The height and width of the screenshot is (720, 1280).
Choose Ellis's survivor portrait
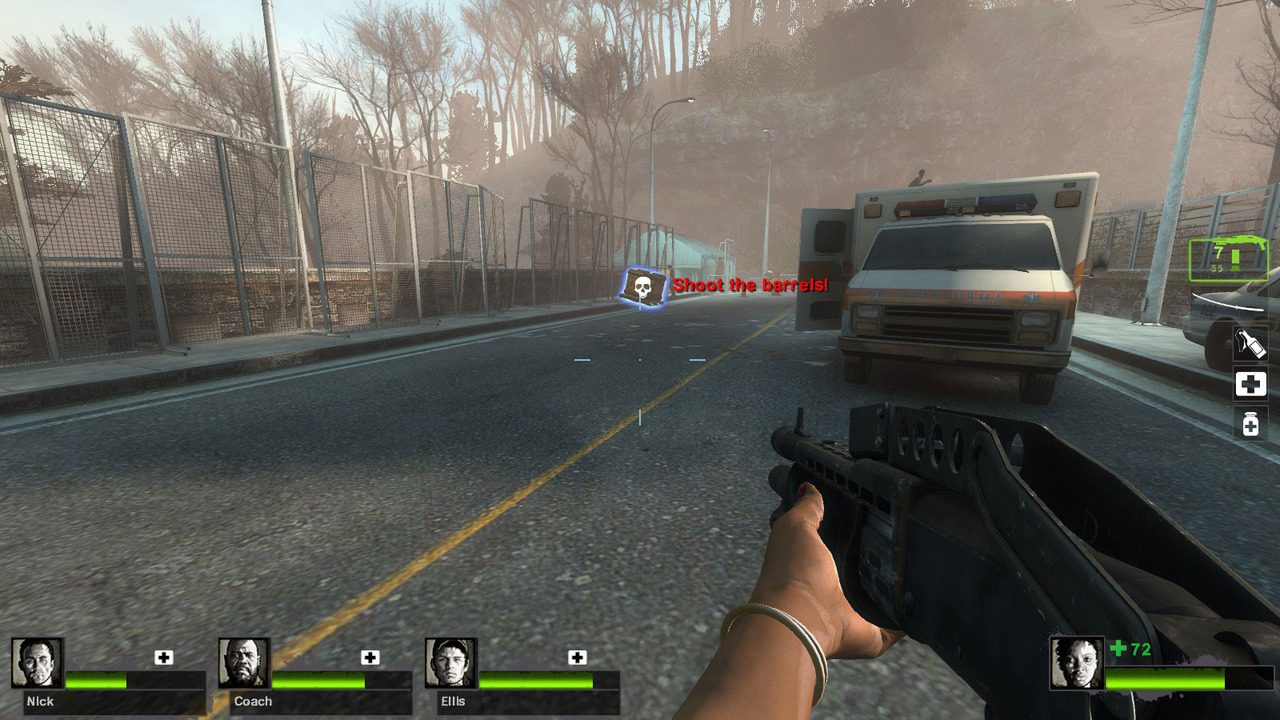[451, 663]
